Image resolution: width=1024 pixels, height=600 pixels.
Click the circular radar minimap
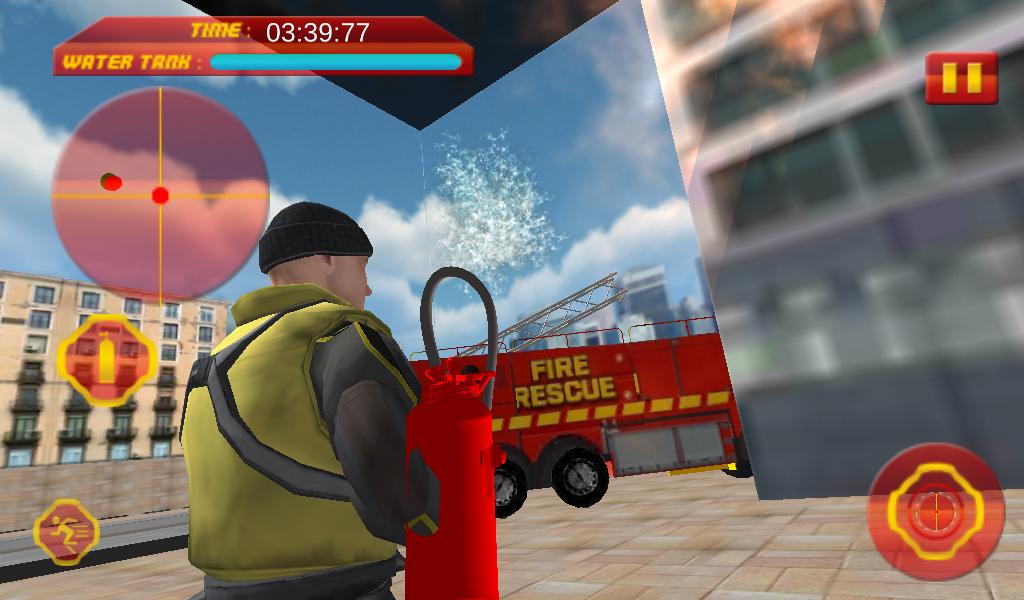click(x=160, y=195)
